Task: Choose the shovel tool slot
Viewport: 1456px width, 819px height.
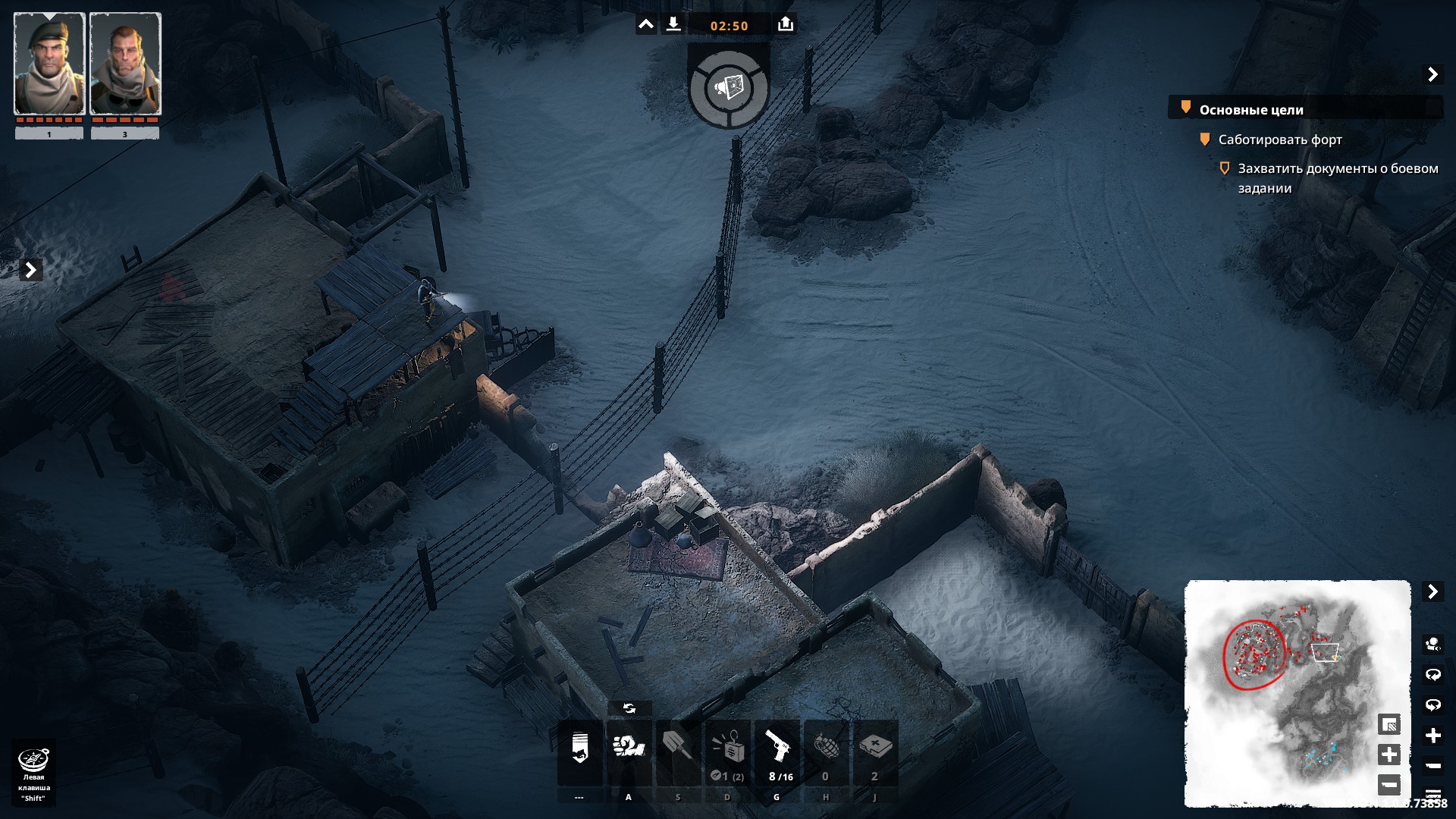Action: point(678,751)
